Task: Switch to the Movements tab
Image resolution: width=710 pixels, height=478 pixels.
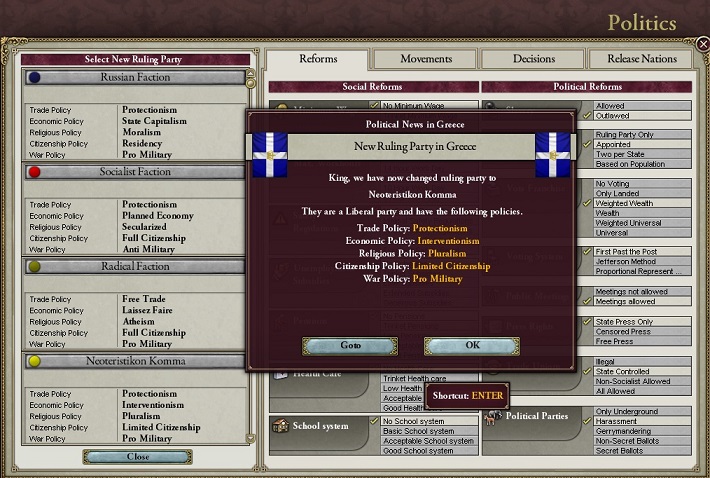Action: (x=426, y=59)
